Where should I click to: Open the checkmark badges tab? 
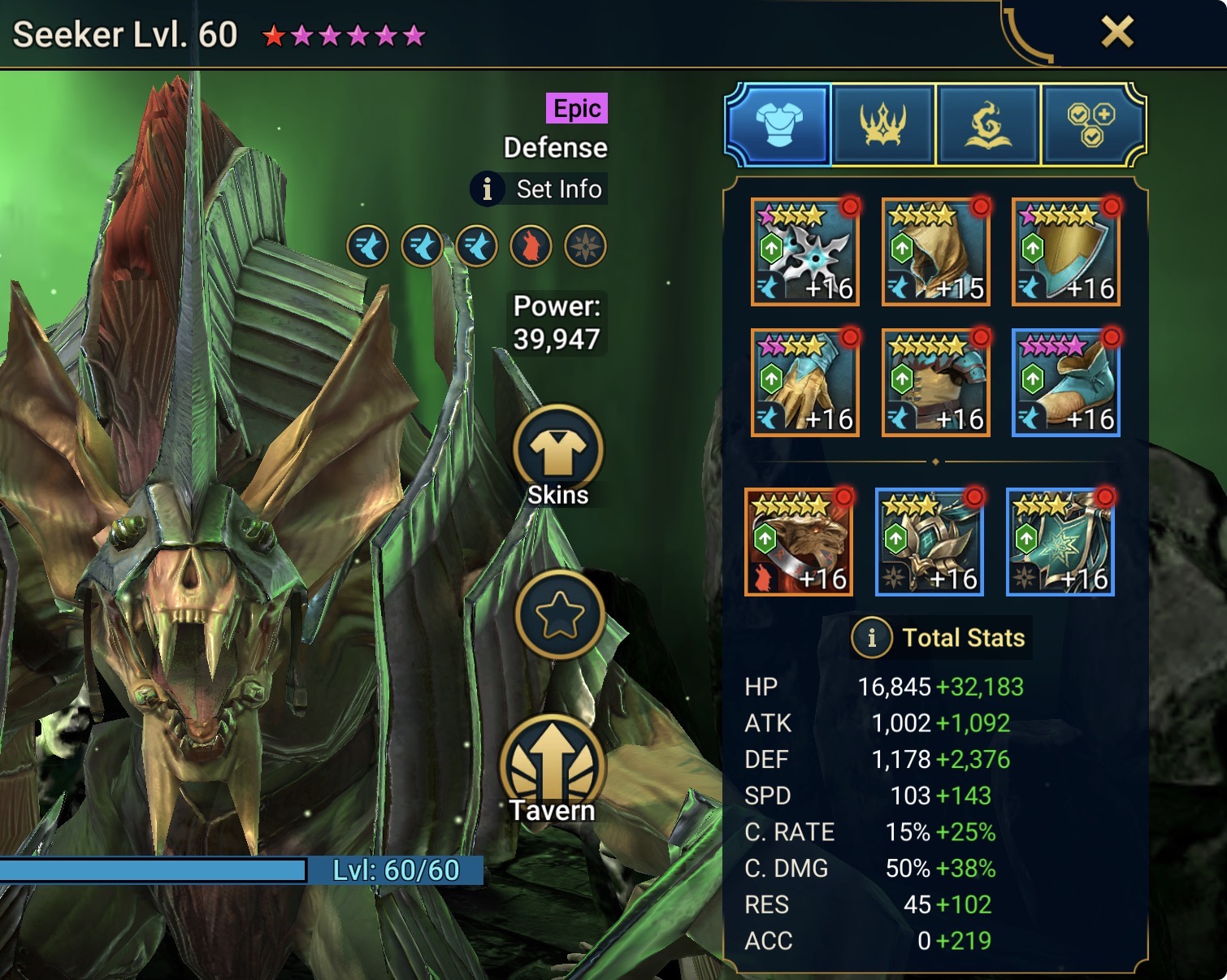pyautogui.click(x=1091, y=125)
